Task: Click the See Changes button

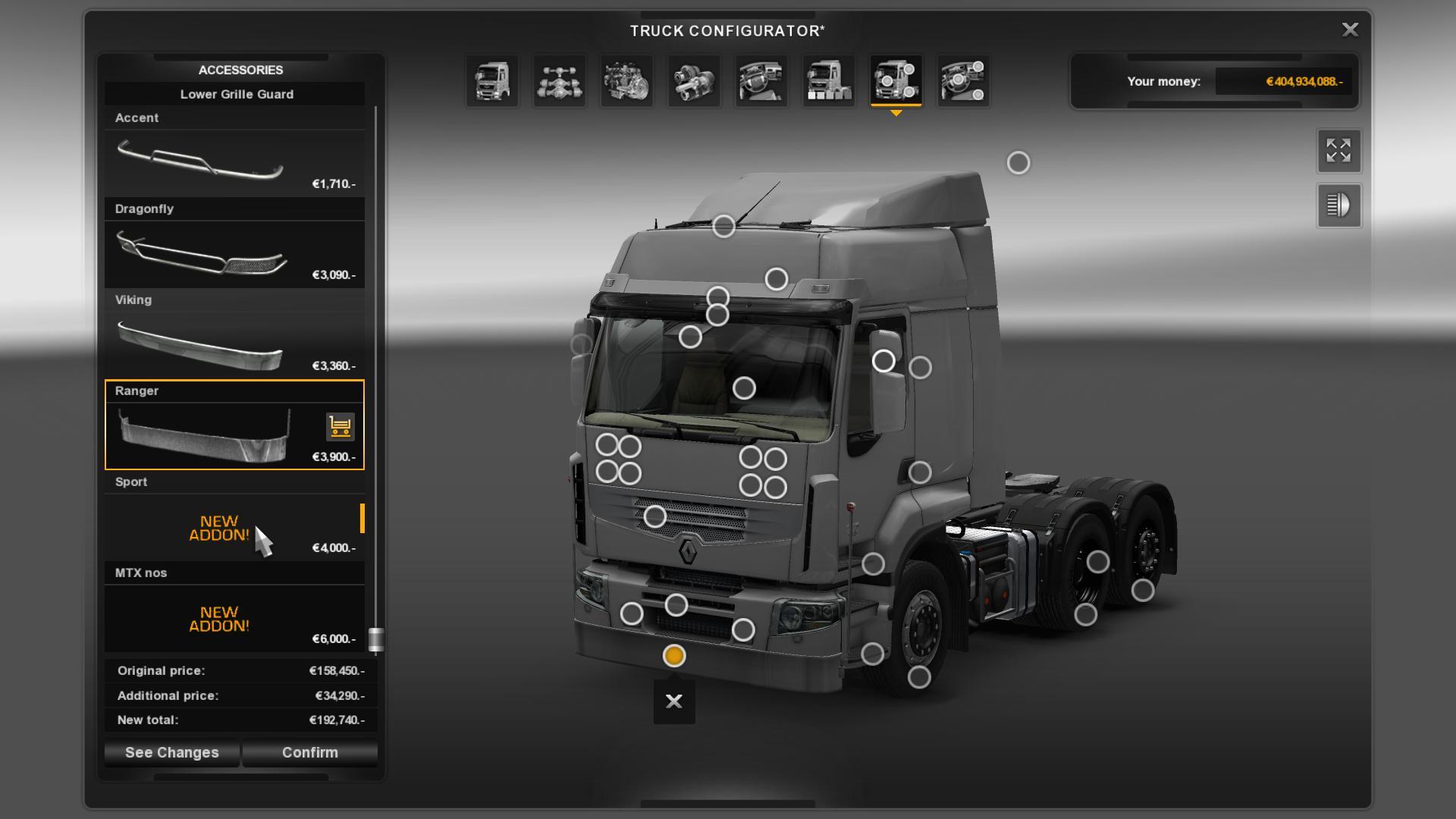Action: pyautogui.click(x=171, y=752)
